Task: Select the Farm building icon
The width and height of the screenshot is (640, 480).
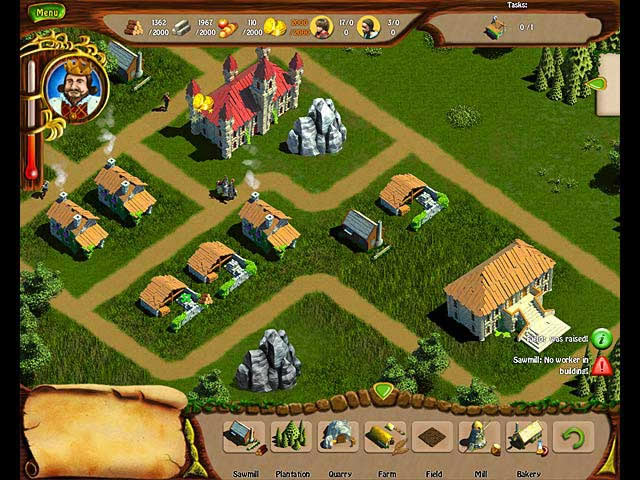Action: [x=385, y=437]
